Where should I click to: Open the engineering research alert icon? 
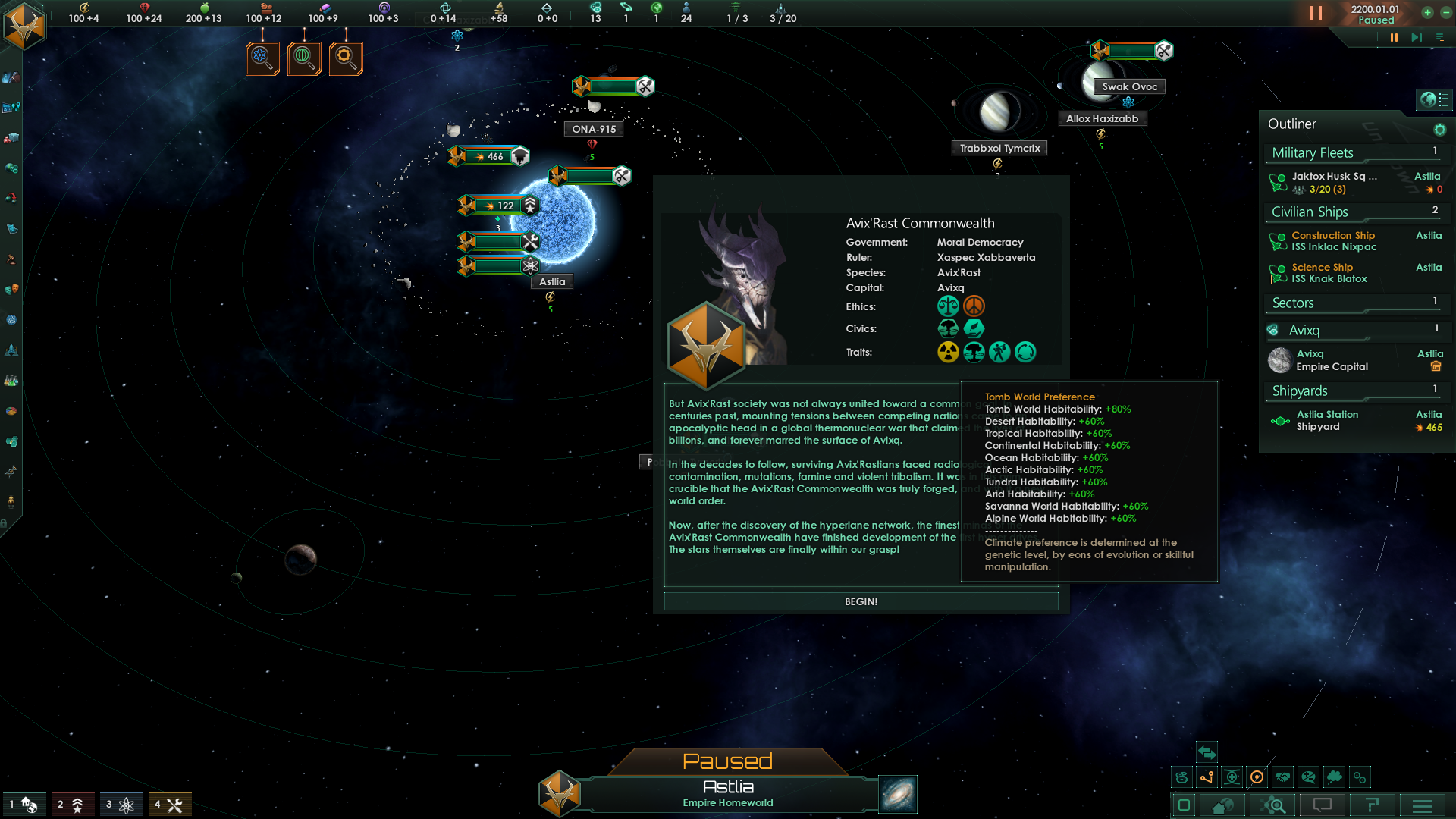click(346, 58)
